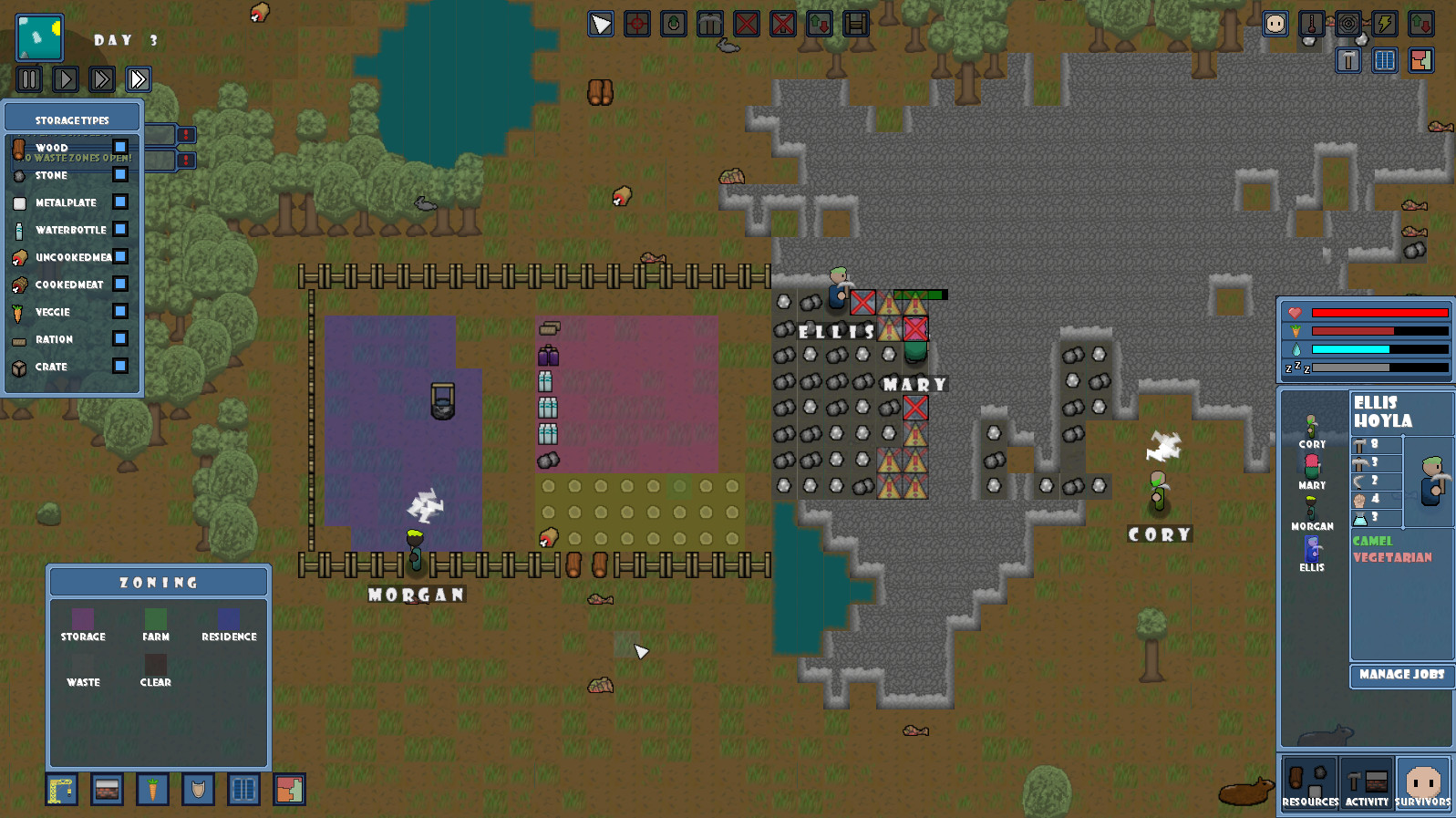Screen dimensions: 1456x818
Task: Open the hammer build menu
Action: [1348, 61]
